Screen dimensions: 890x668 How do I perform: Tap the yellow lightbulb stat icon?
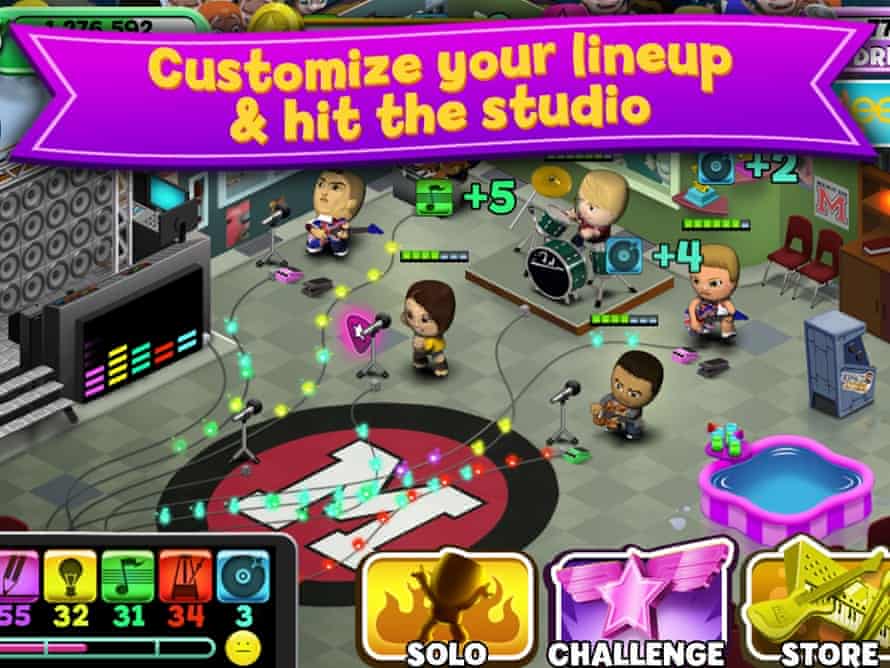(x=69, y=577)
